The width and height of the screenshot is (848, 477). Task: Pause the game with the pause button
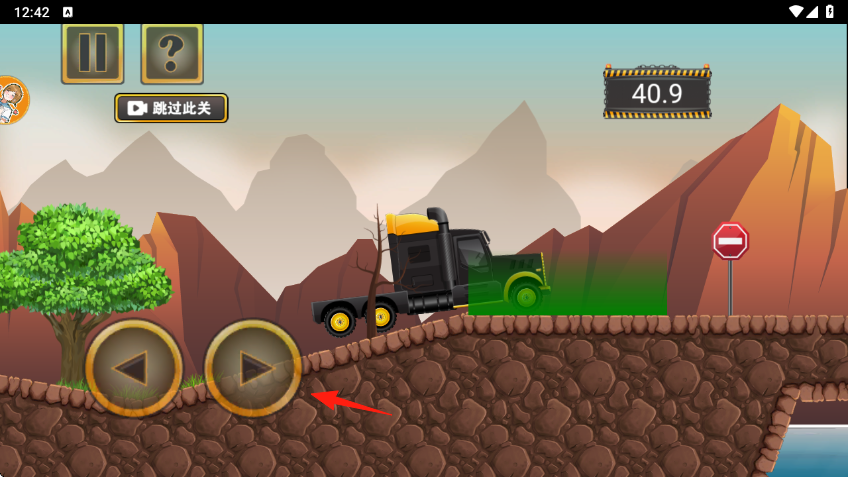click(92, 53)
